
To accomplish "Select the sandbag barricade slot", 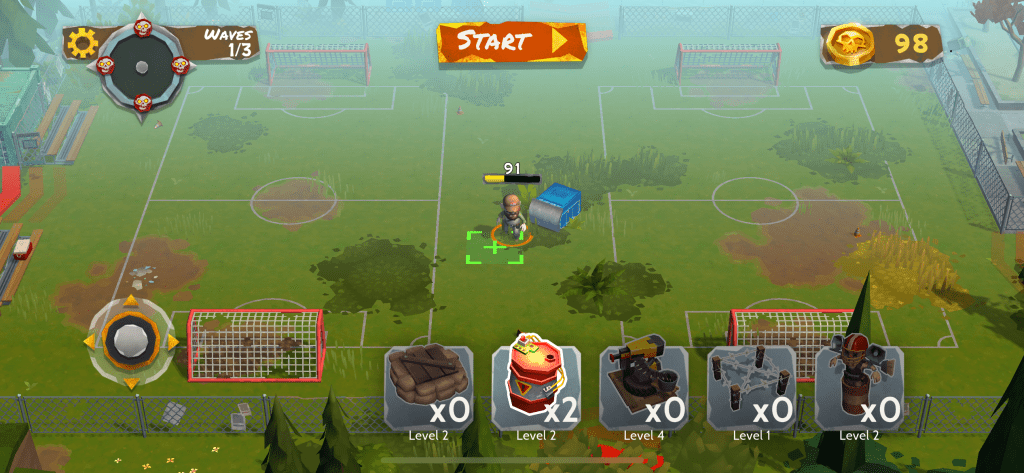I will tap(428, 386).
